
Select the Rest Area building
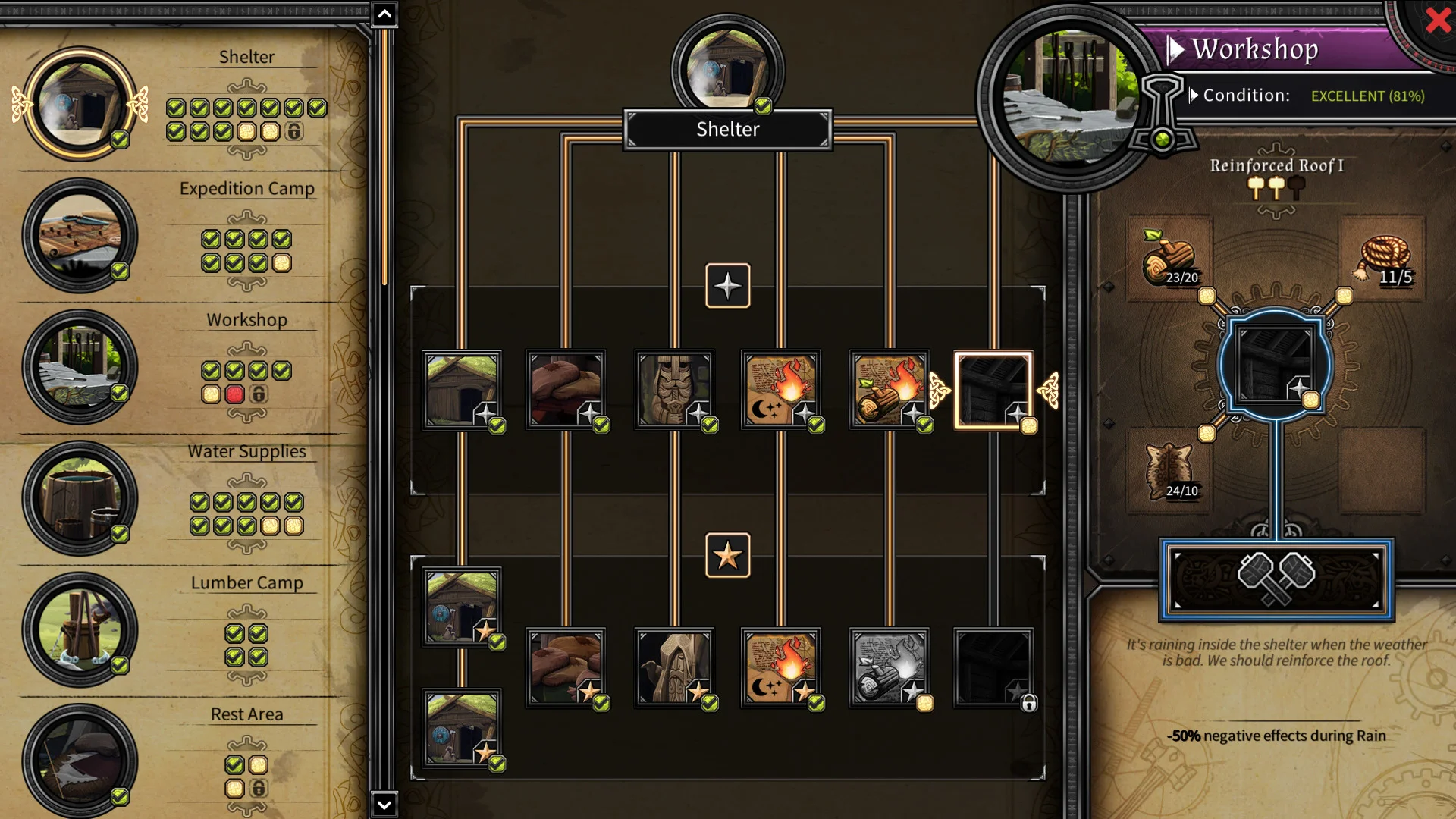tap(80, 761)
